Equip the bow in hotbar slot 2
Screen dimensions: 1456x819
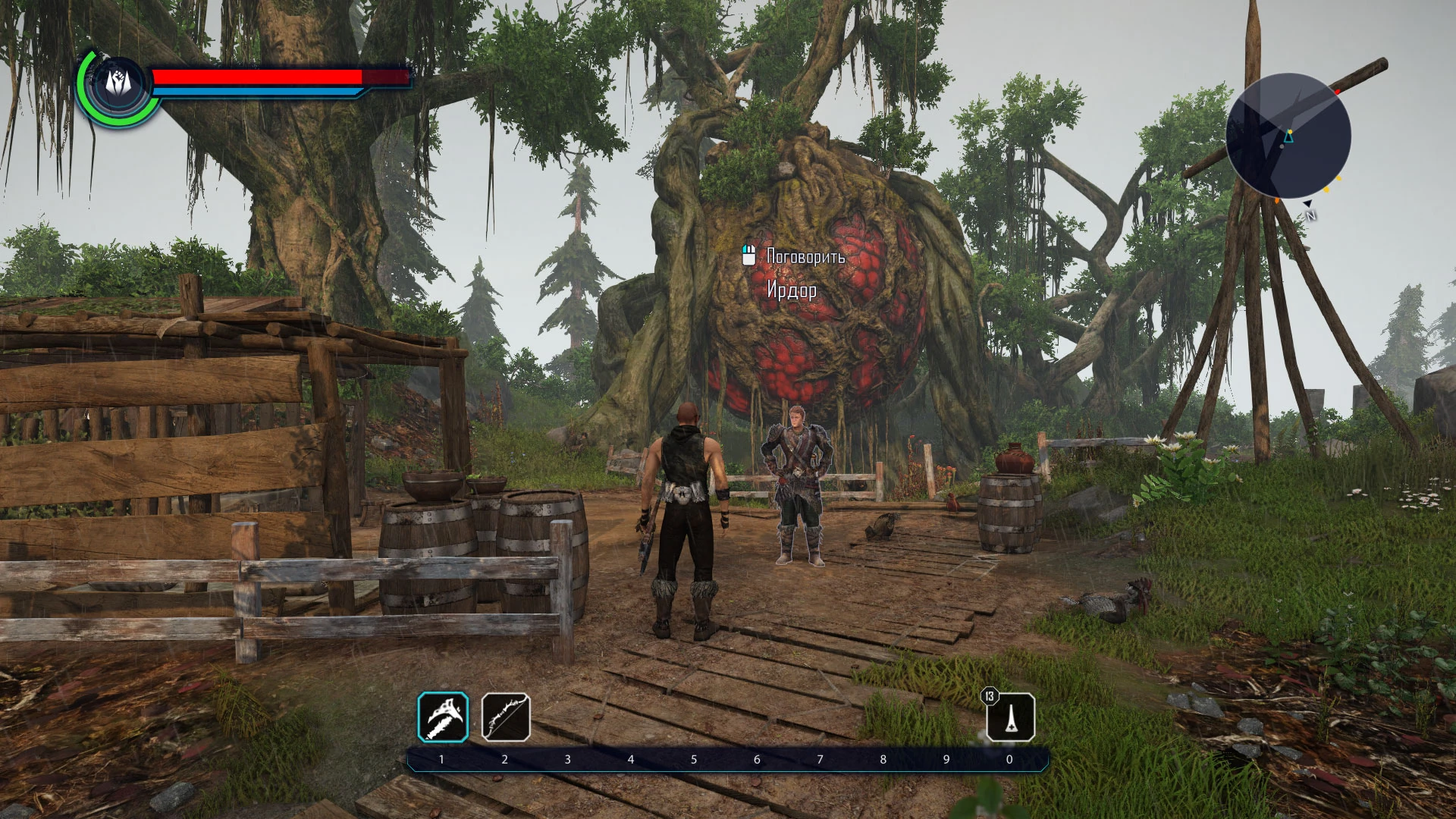pos(506,717)
